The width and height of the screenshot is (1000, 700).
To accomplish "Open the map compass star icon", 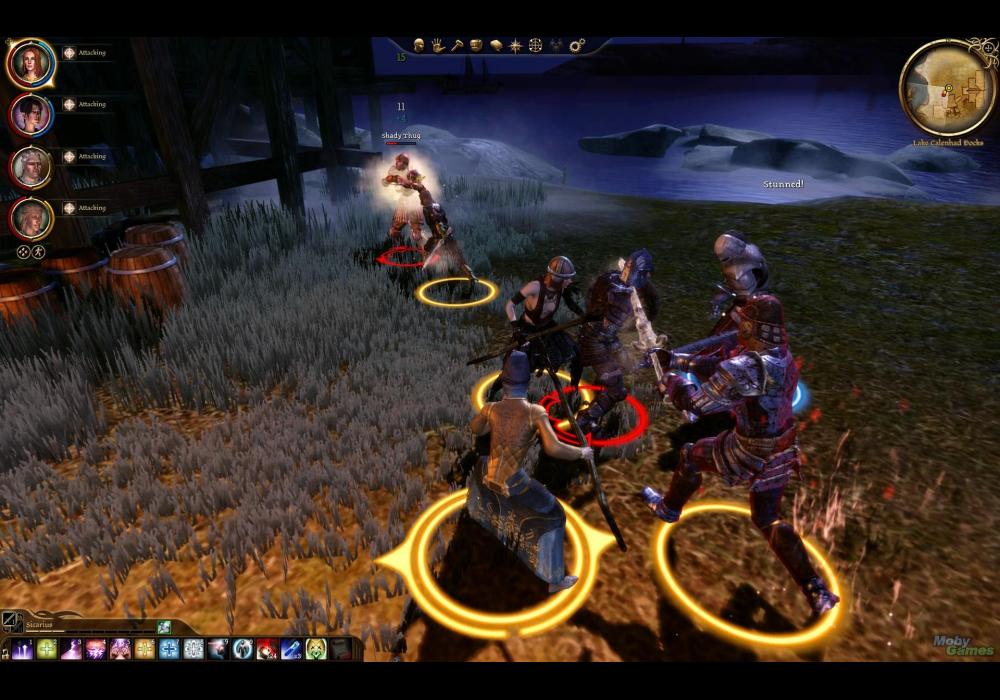I will point(515,45).
